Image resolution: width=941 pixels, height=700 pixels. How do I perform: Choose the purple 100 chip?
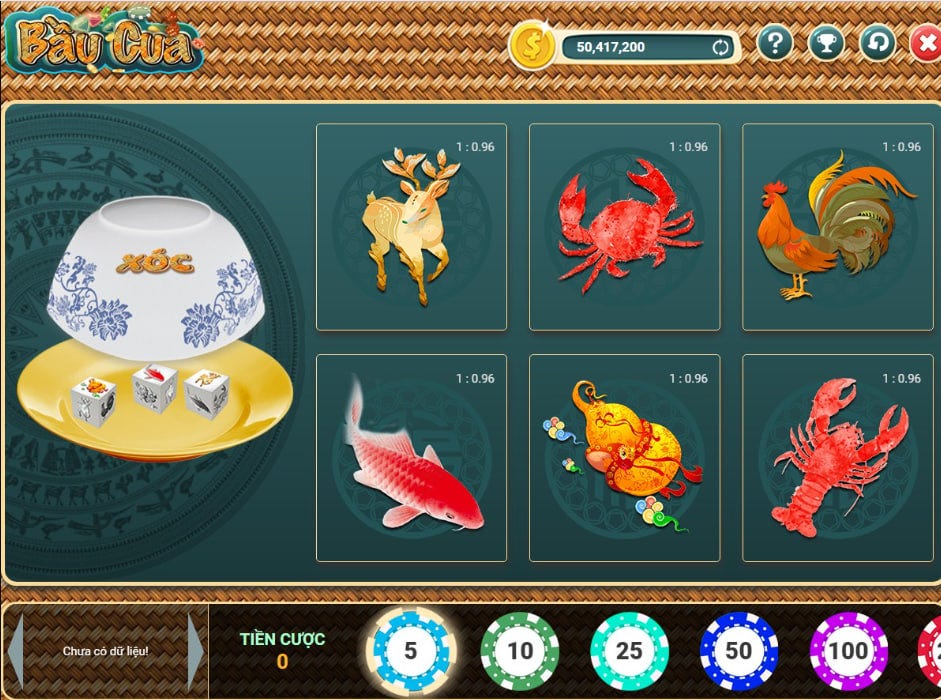point(848,651)
